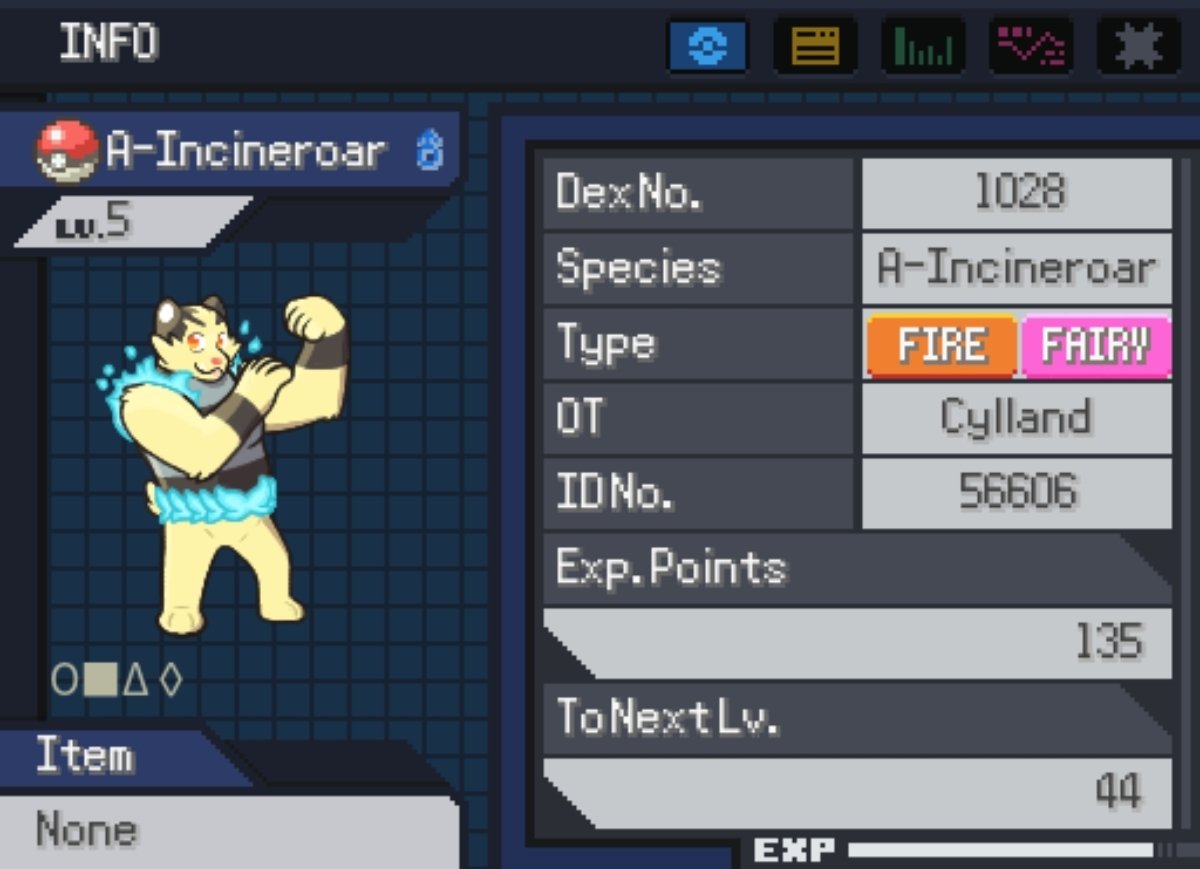Switch to the yellow trainer memo tab
This screenshot has height=869, width=1200.
click(x=815, y=46)
